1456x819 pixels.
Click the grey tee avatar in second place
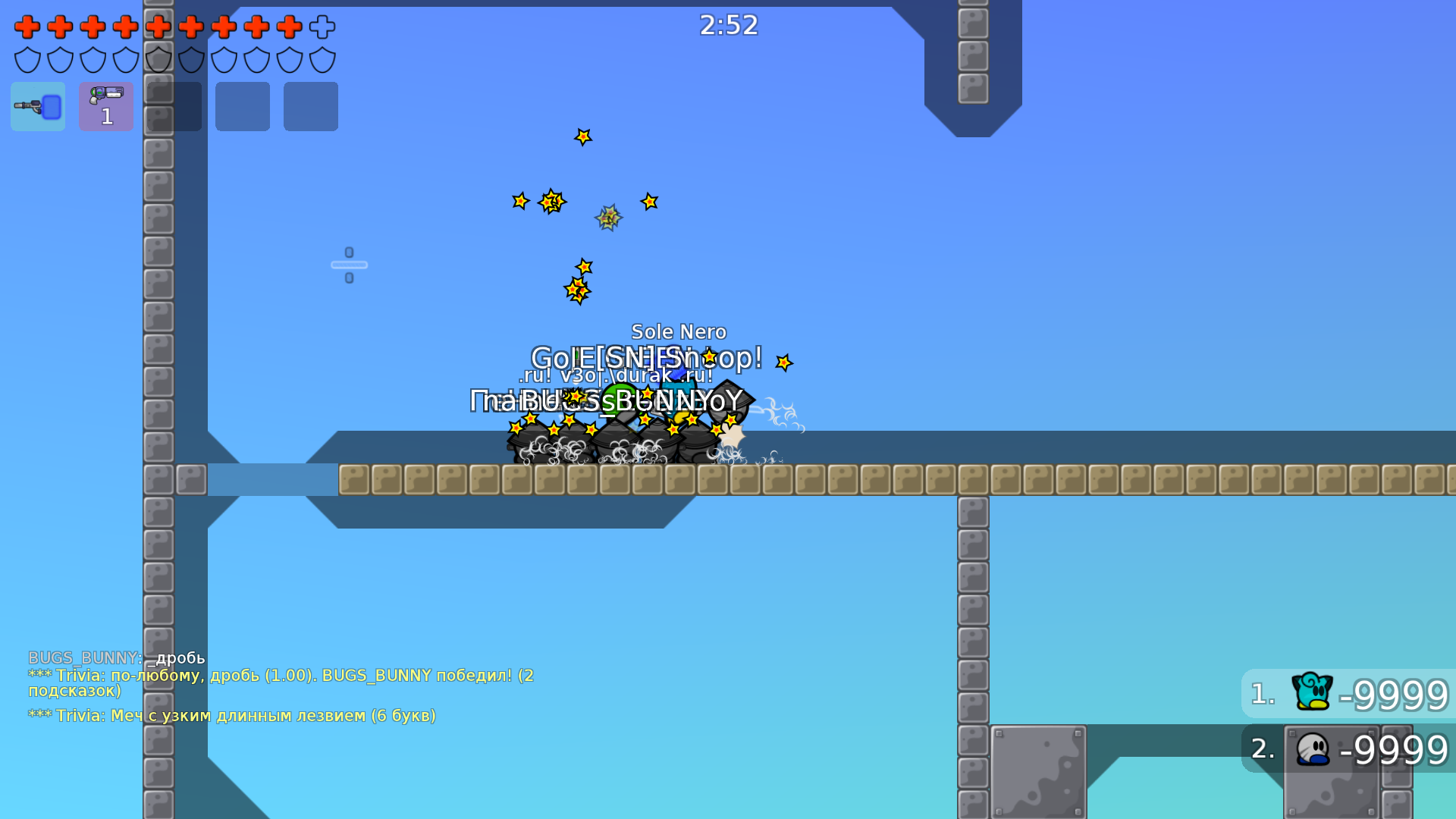(1314, 750)
